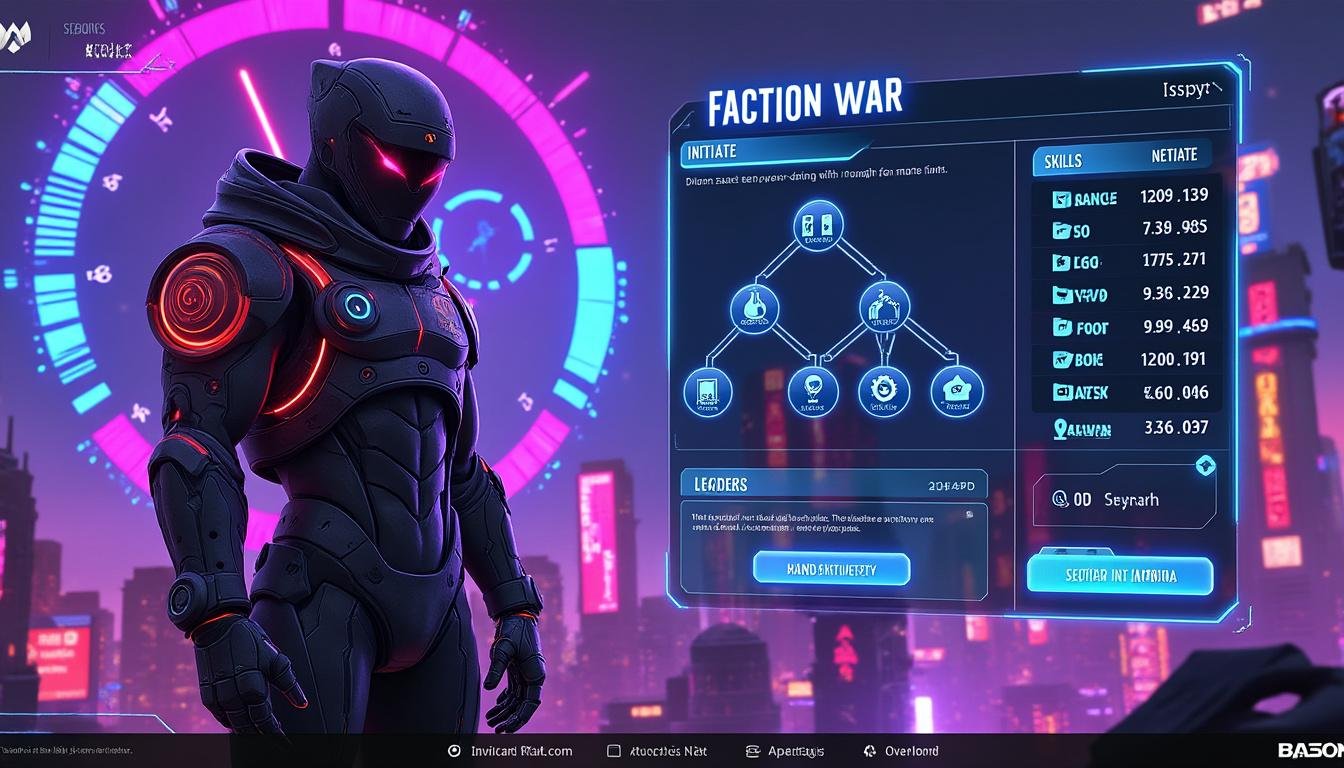
Task: Click the Invilcard Rait.com bottom bar entry
Action: click(x=511, y=751)
